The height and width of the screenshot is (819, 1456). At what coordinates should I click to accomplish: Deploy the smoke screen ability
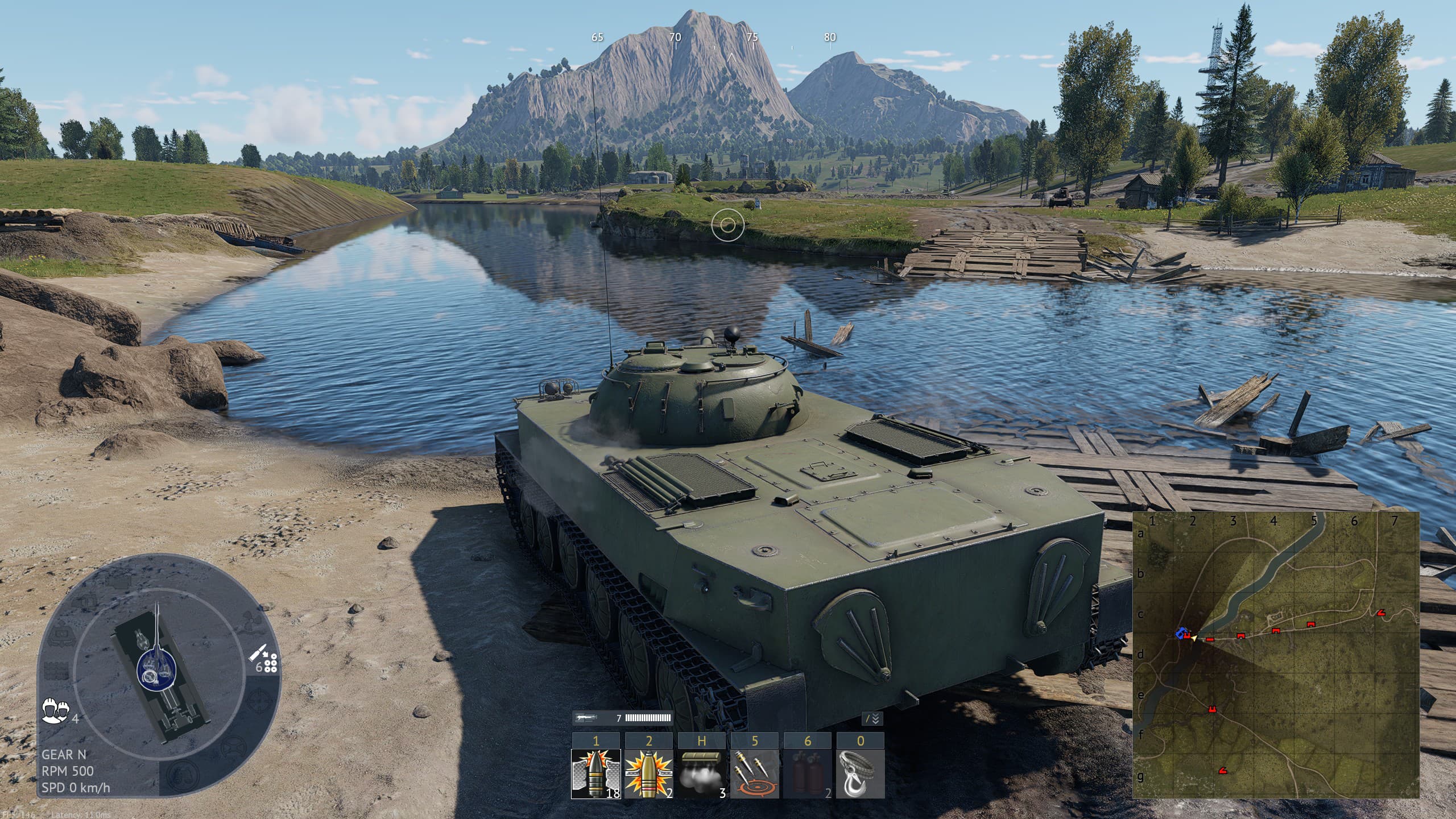(701, 773)
